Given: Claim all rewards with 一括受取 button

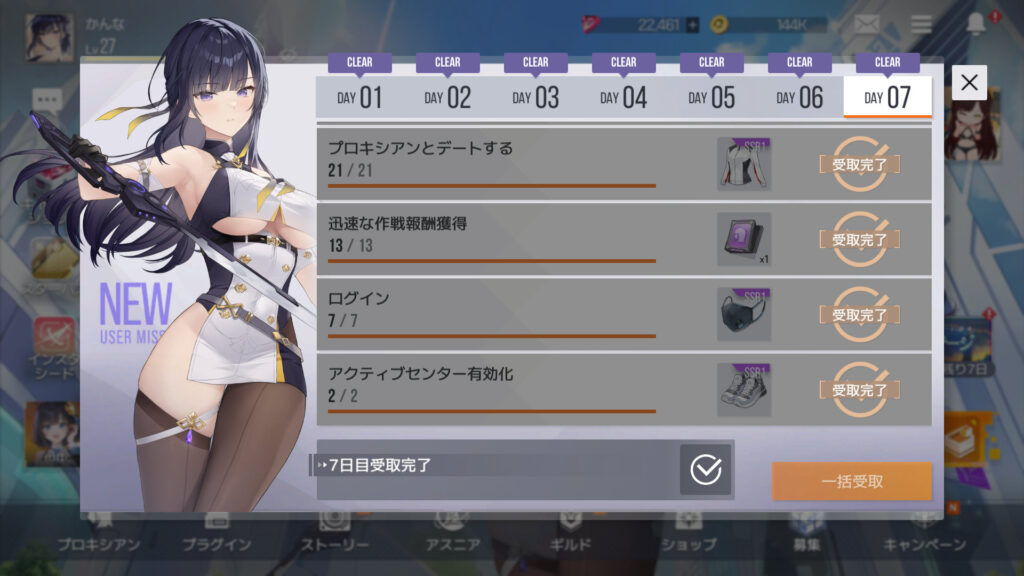Looking at the screenshot, I should [x=851, y=481].
